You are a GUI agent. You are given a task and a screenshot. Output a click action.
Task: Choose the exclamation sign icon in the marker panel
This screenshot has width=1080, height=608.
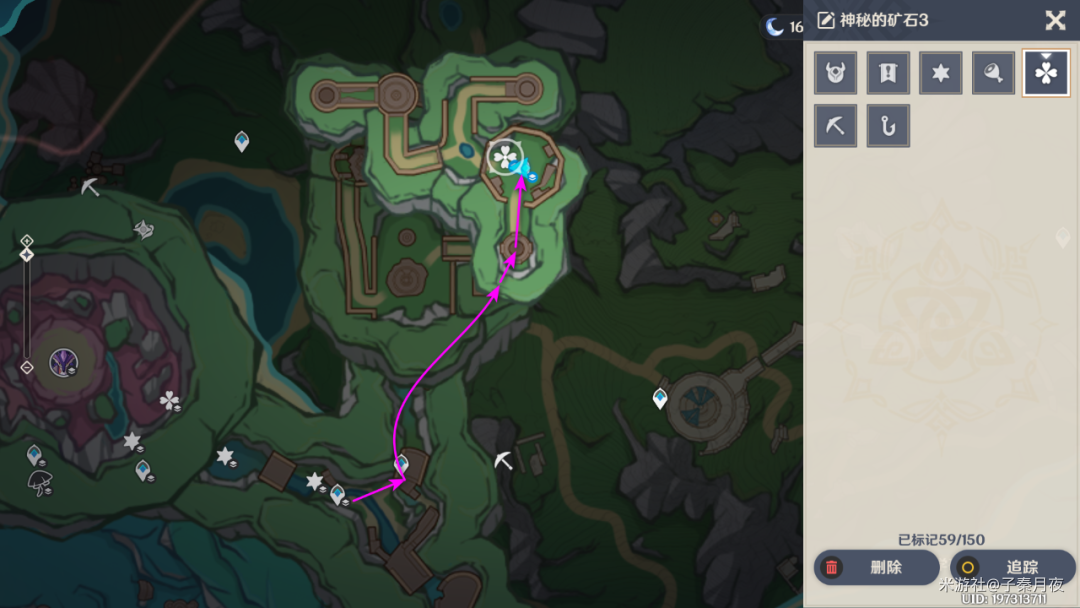(x=888, y=73)
